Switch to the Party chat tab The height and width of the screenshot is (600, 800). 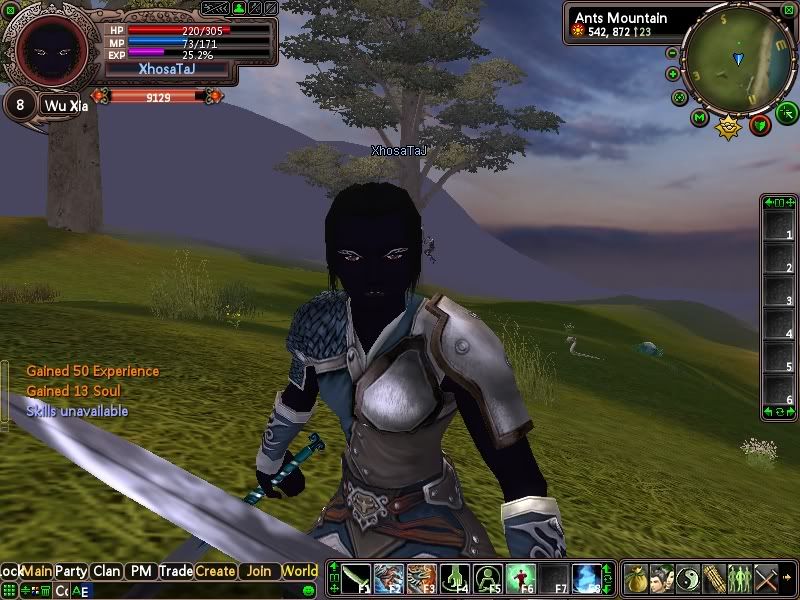pos(71,571)
